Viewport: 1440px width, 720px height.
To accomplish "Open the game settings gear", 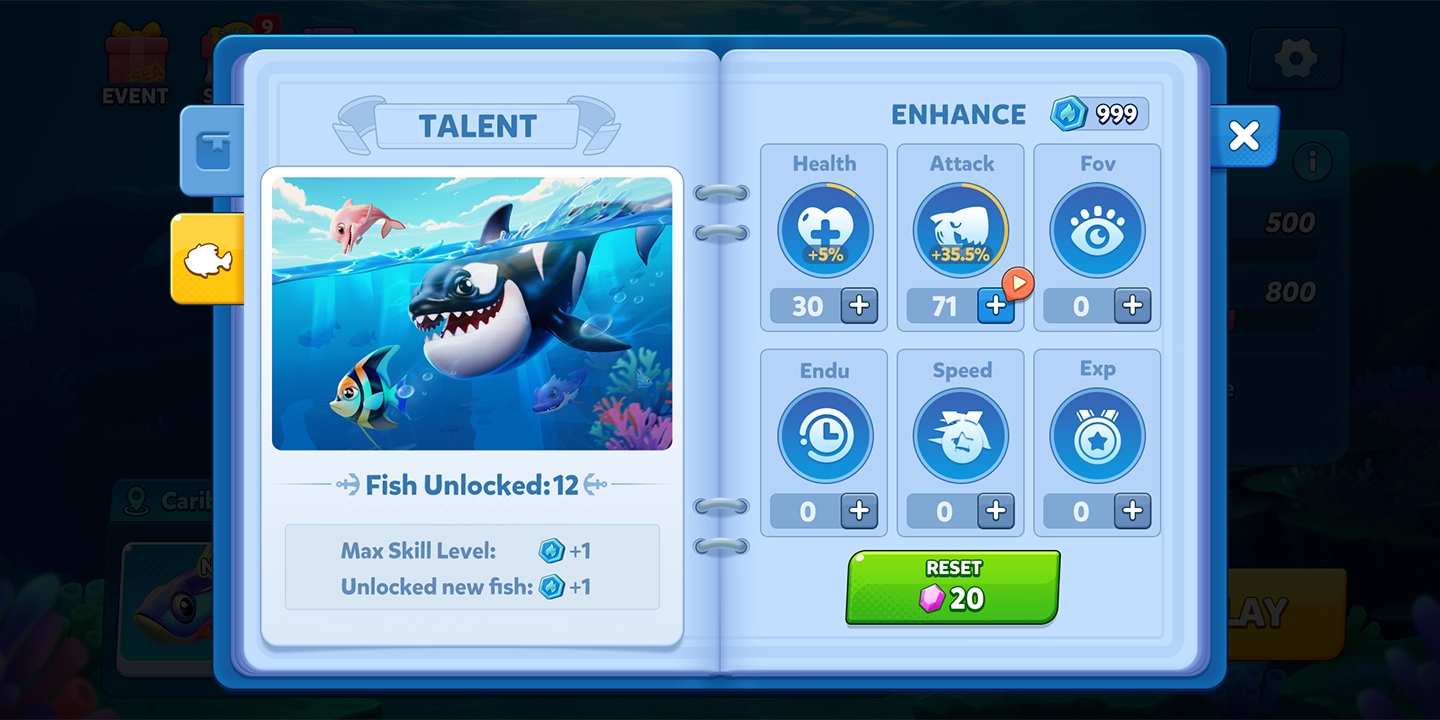I will [1294, 57].
